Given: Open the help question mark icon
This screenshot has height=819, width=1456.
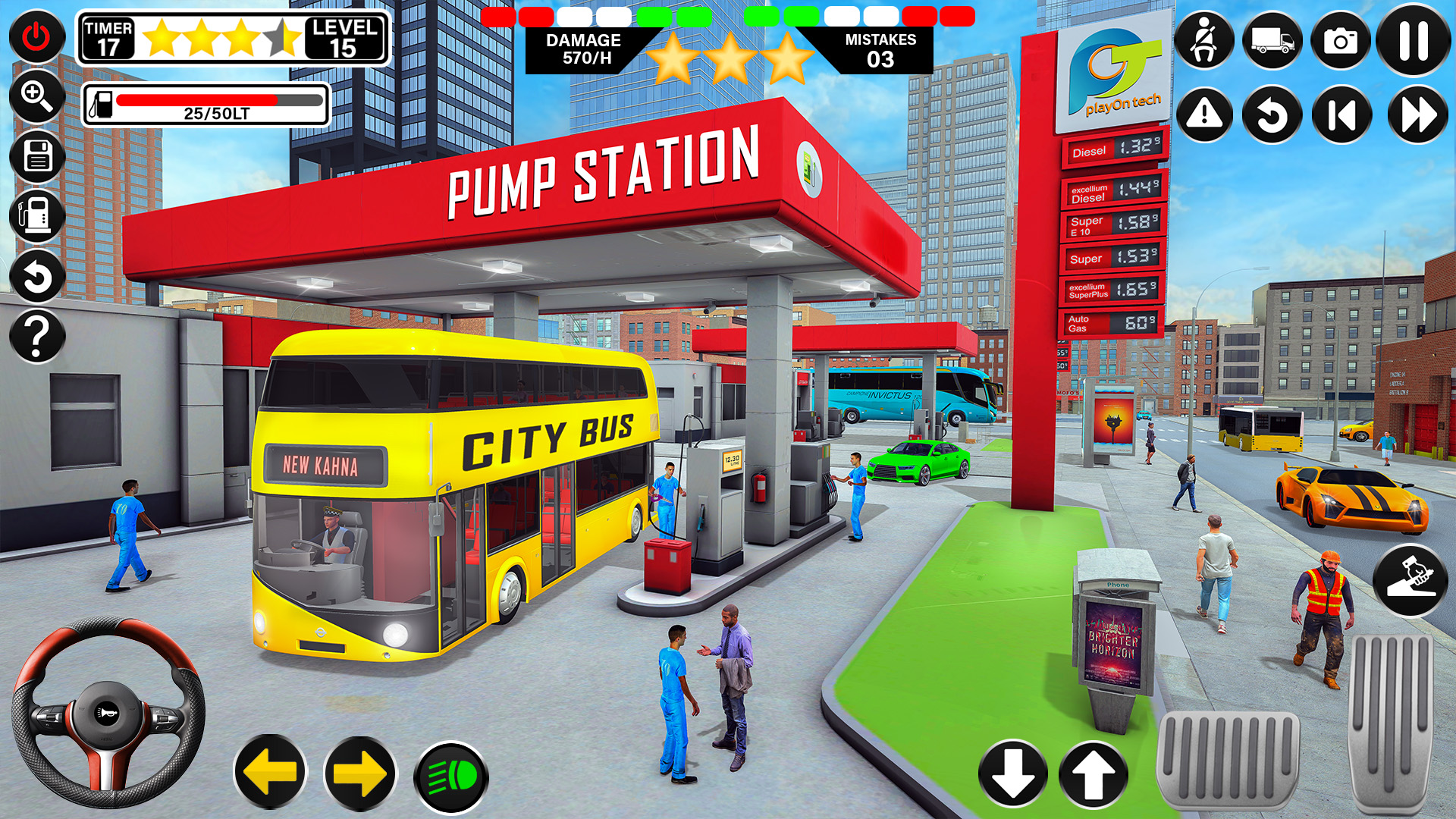Looking at the screenshot, I should point(35,336).
